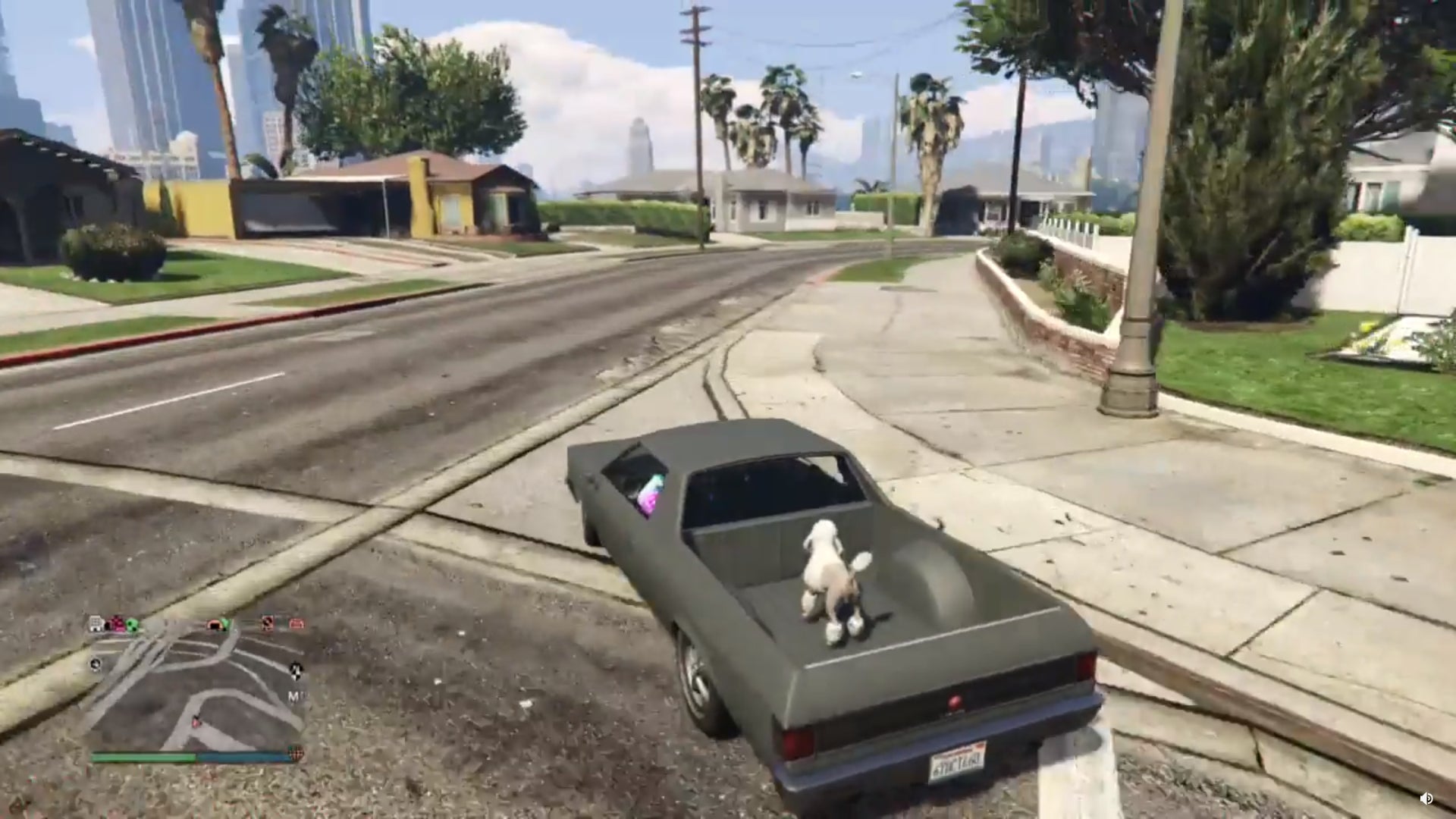The width and height of the screenshot is (1456, 819).
Task: Select the red Los Santos Customs blip
Action: pos(294,624)
